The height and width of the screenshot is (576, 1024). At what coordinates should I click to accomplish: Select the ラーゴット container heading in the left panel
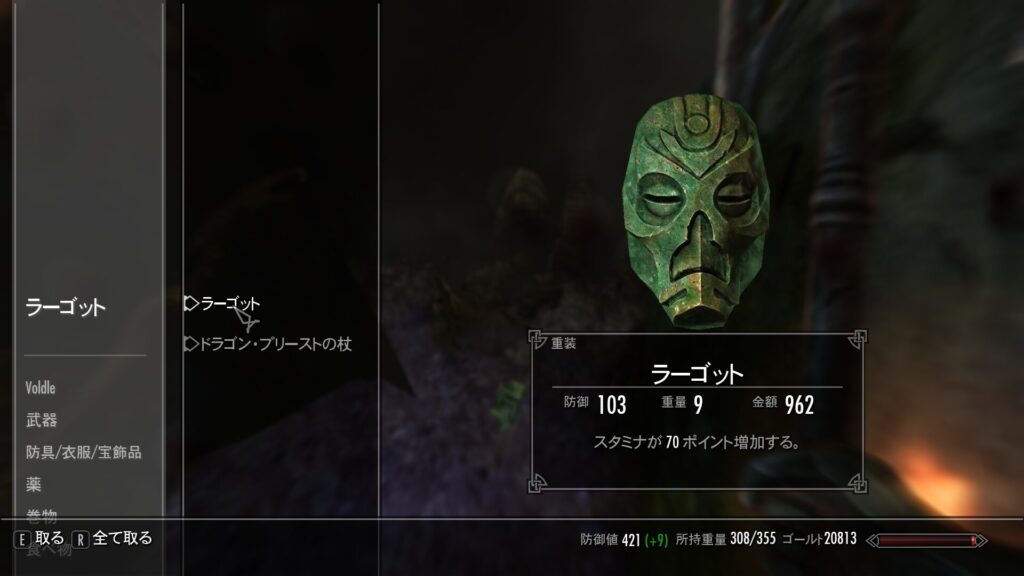coord(66,308)
